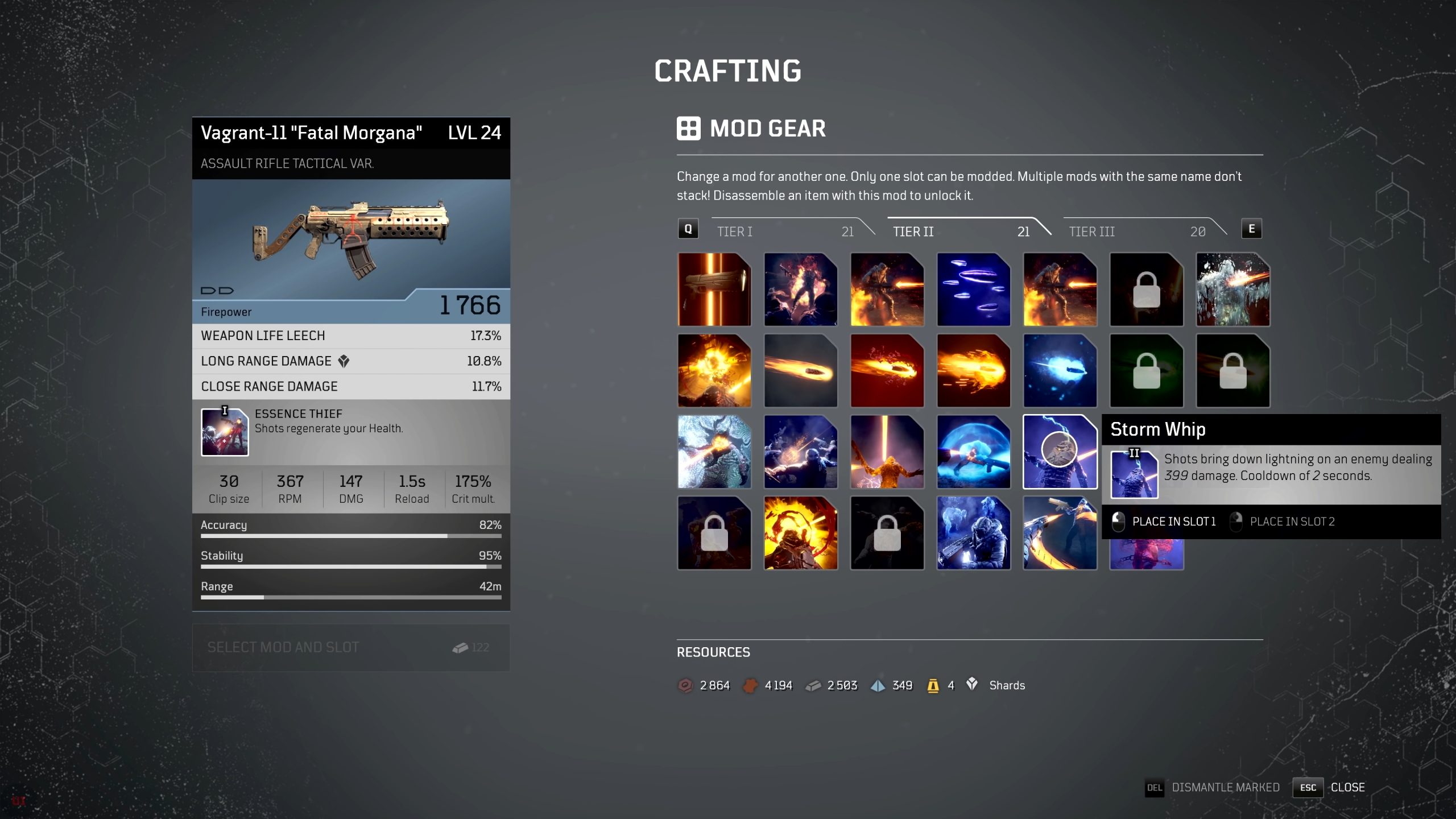The height and width of the screenshot is (819, 1456).
Task: Choose Place in Slot 1 option
Action: tap(1166, 522)
